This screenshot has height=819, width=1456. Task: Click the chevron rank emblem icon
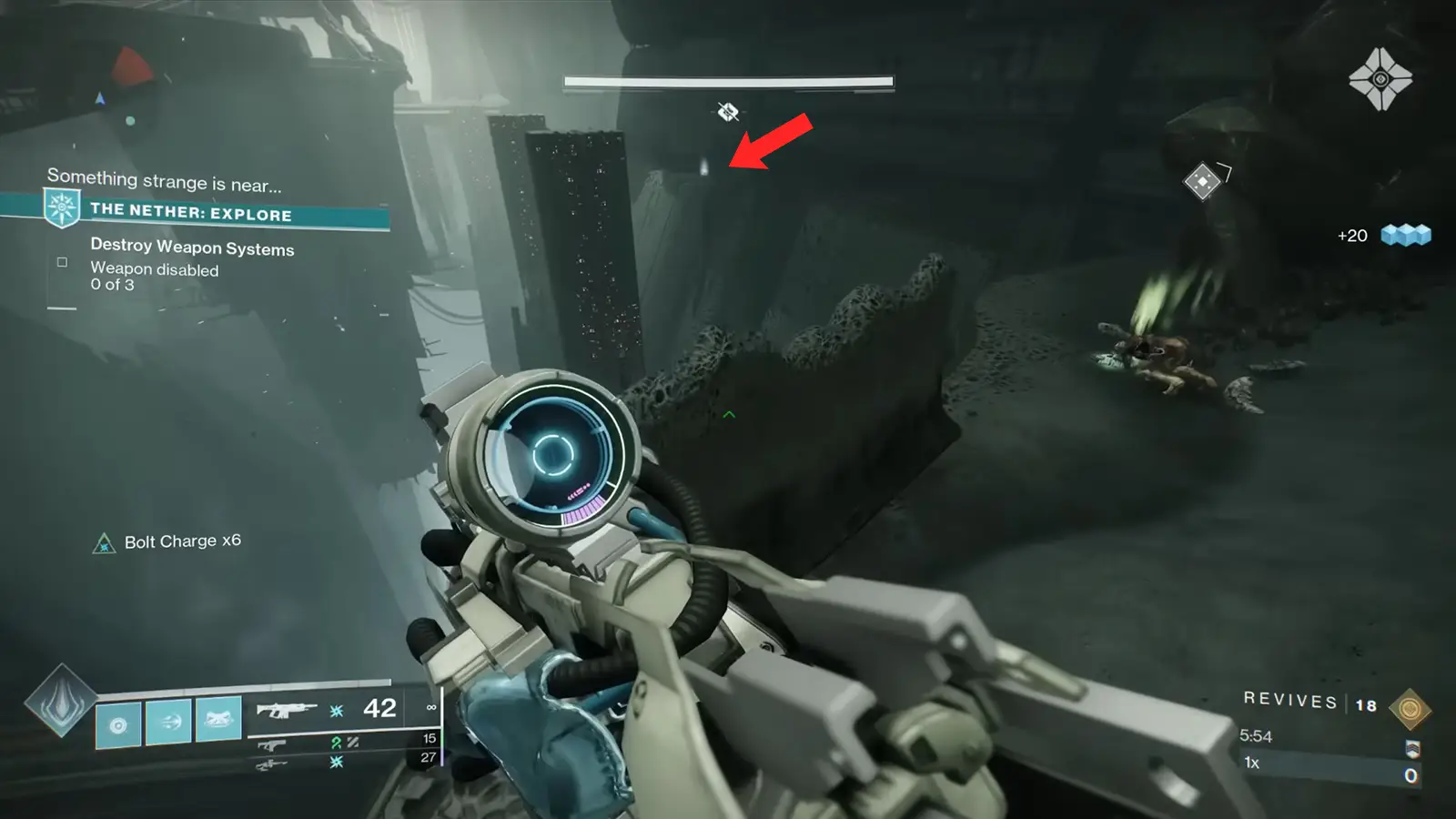click(1412, 748)
